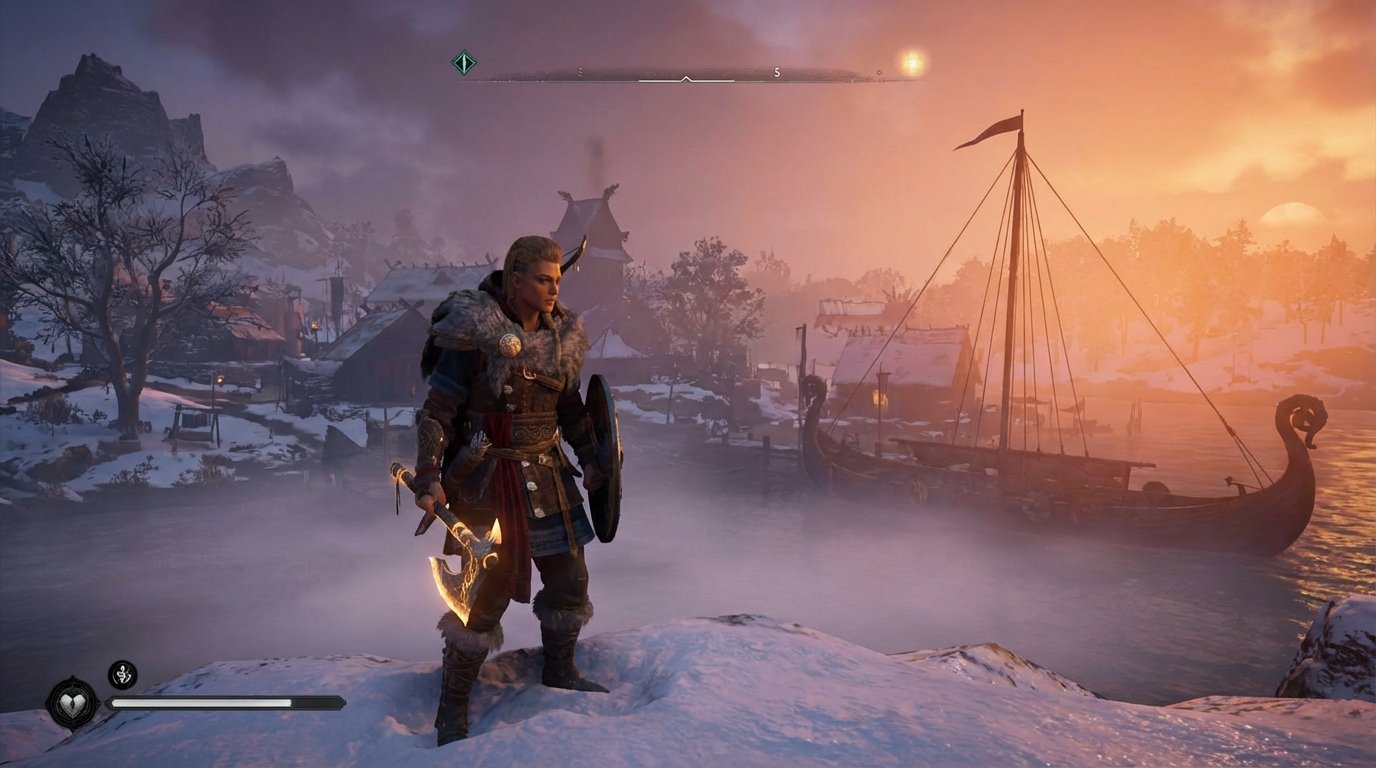Click the snake ability icon above the health bar
This screenshot has height=768, width=1376.
tap(122, 675)
